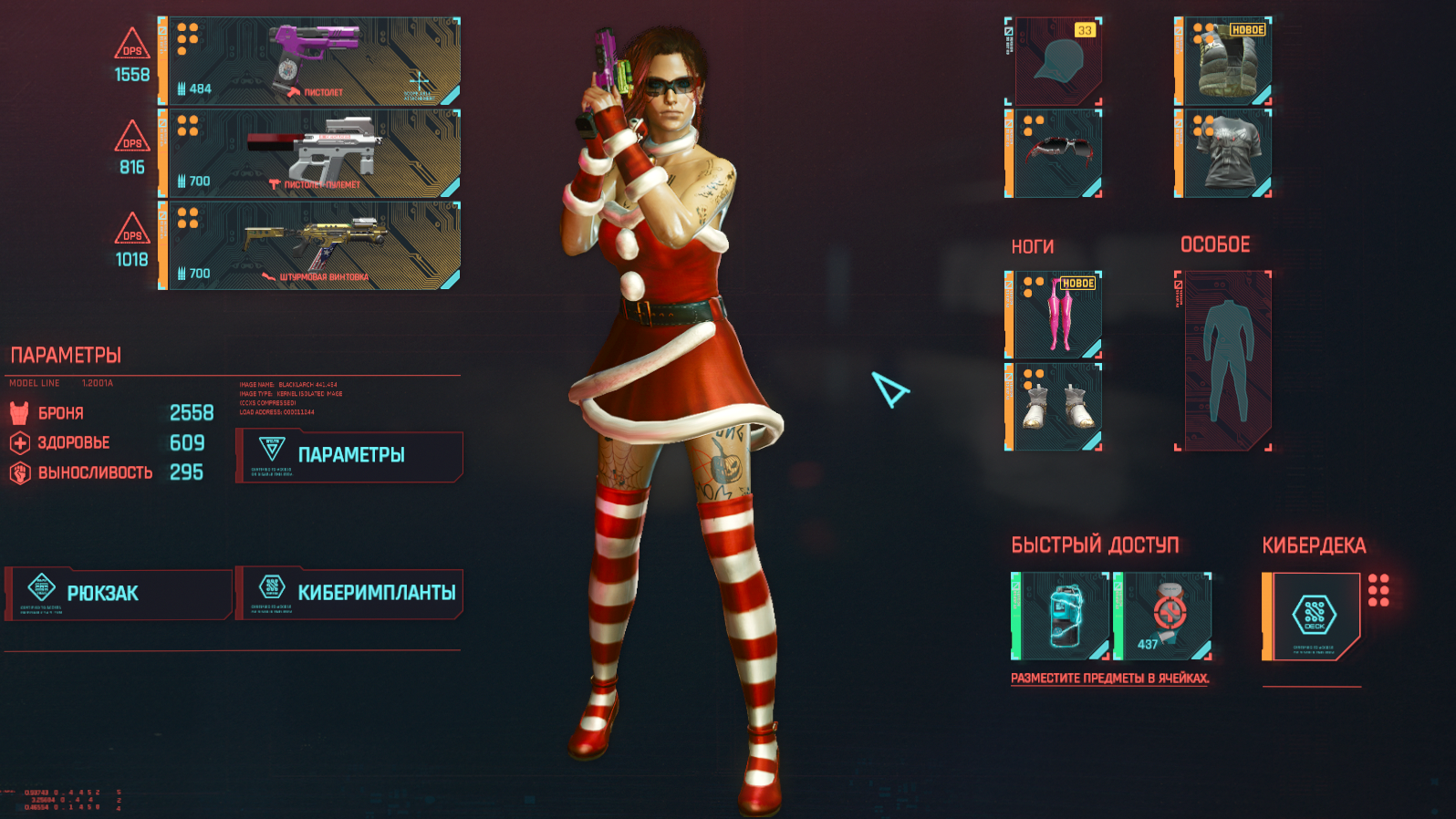Open the cyberdeck slot
The height and width of the screenshot is (819, 1456).
(x=1312, y=616)
